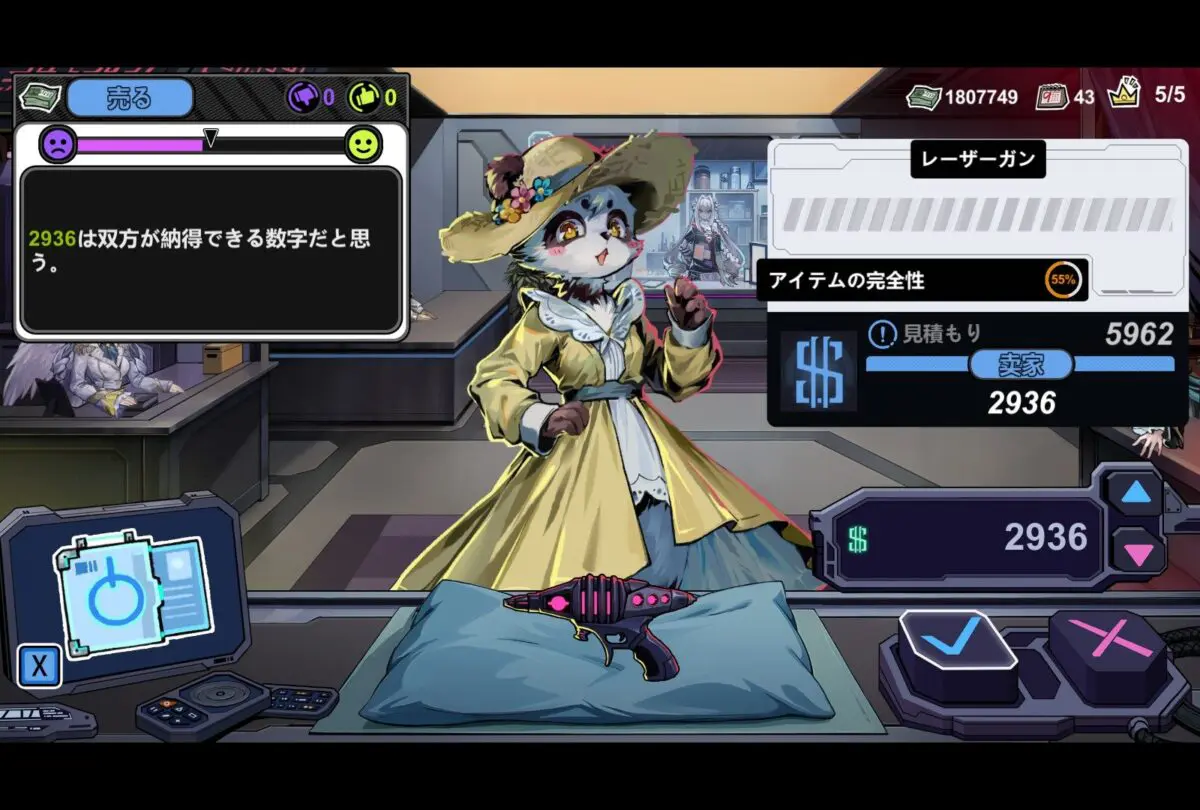
Task: Open the calendar day icon
Action: [1050, 97]
